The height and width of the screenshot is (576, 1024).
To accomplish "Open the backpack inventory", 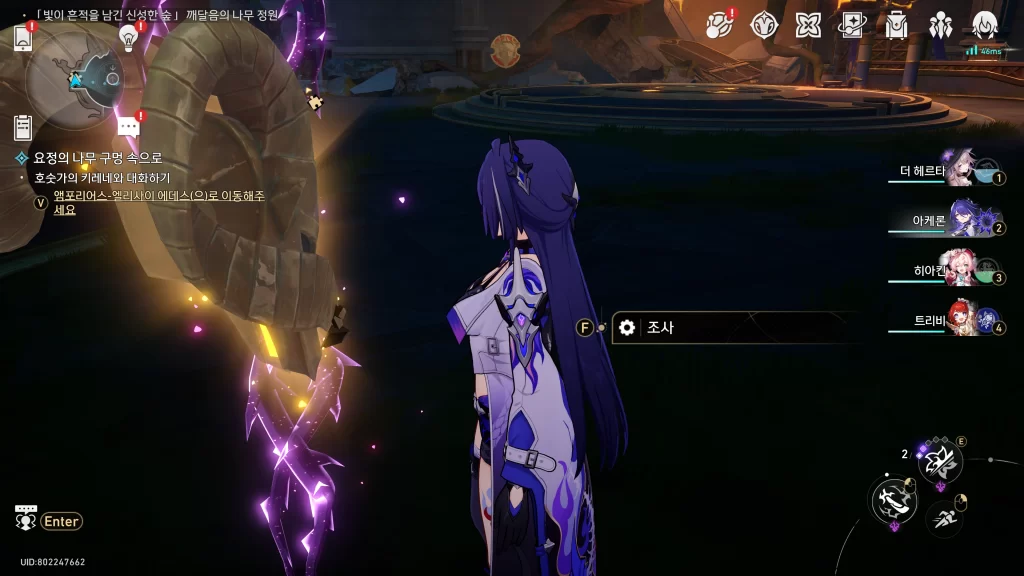I will [x=896, y=25].
